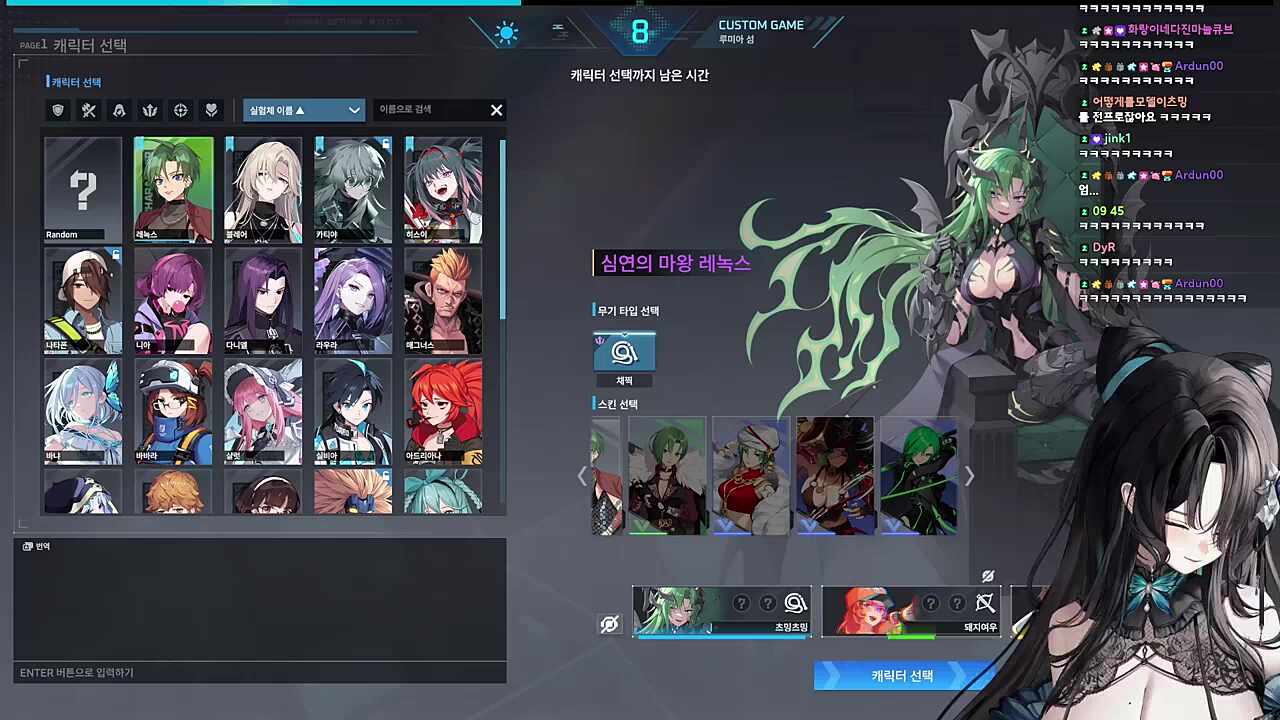
Task: Switch to the 번역 tab on the chat panel
Action: point(36,546)
